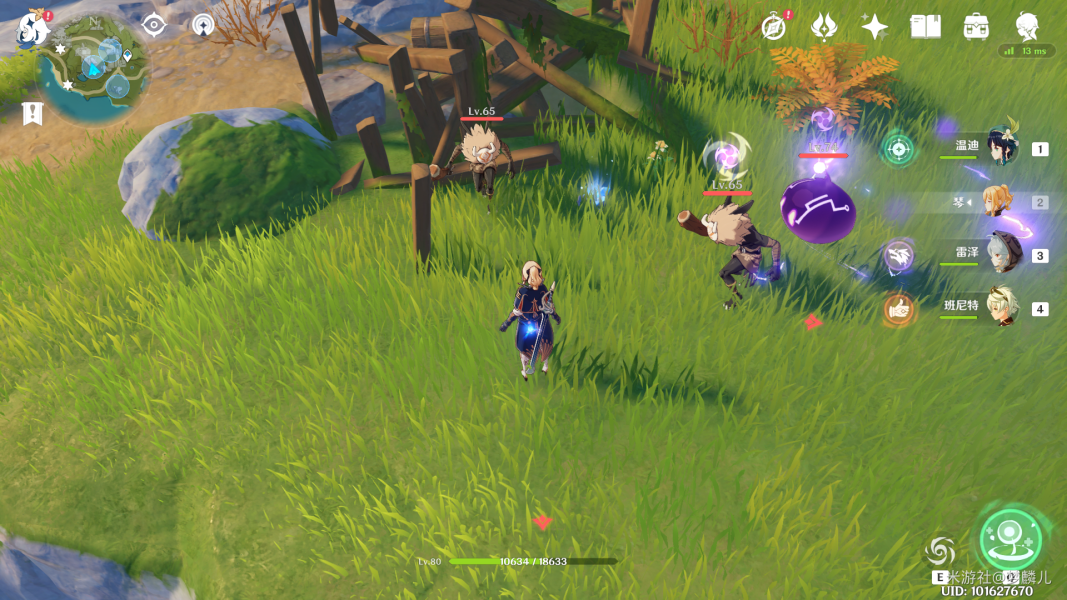Viewport: 1067px width, 600px height.
Task: Open the compass icon with red alert
Action: click(x=773, y=27)
